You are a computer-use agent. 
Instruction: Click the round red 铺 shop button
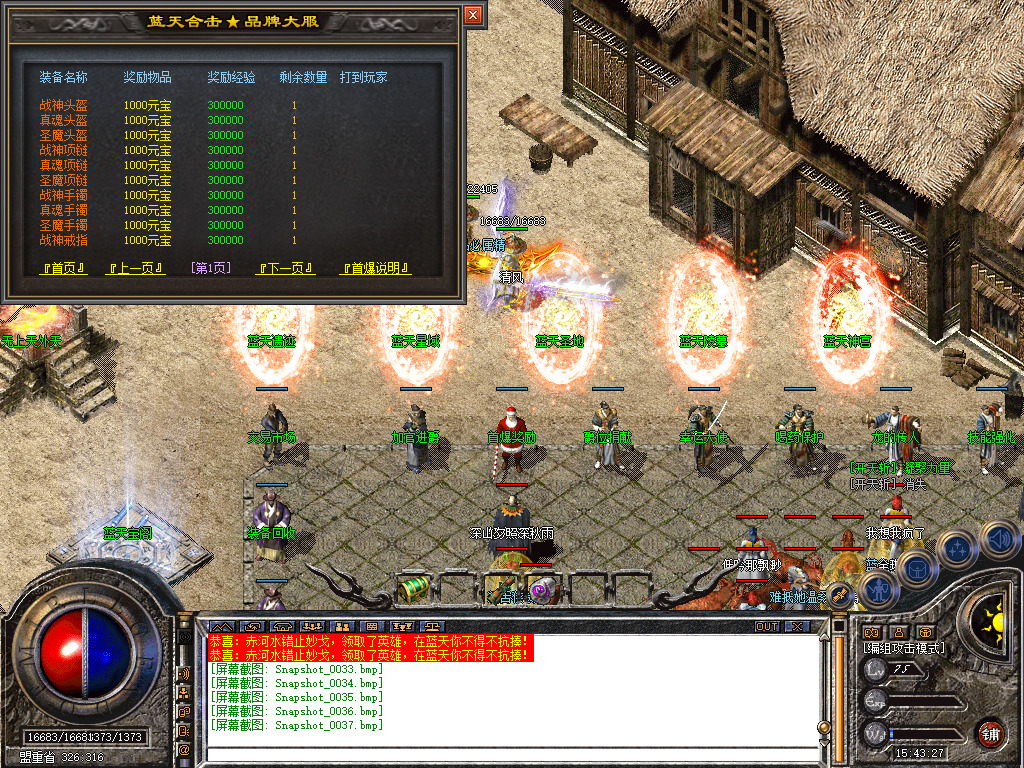click(x=989, y=733)
